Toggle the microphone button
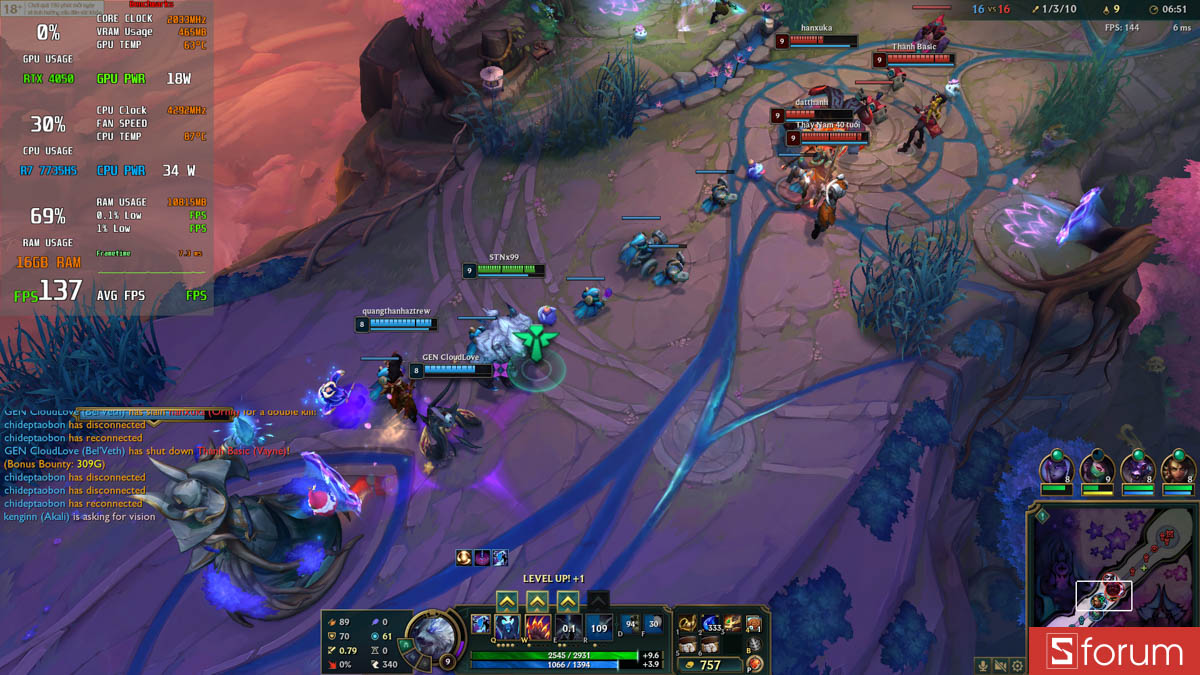 pyautogui.click(x=984, y=665)
